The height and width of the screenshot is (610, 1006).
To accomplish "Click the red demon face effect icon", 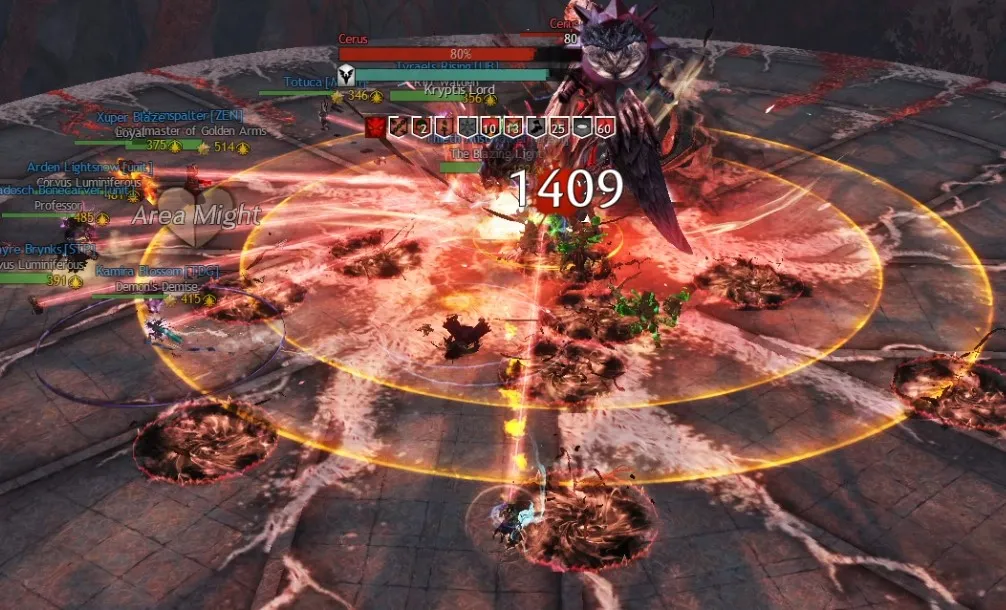I will [x=376, y=126].
